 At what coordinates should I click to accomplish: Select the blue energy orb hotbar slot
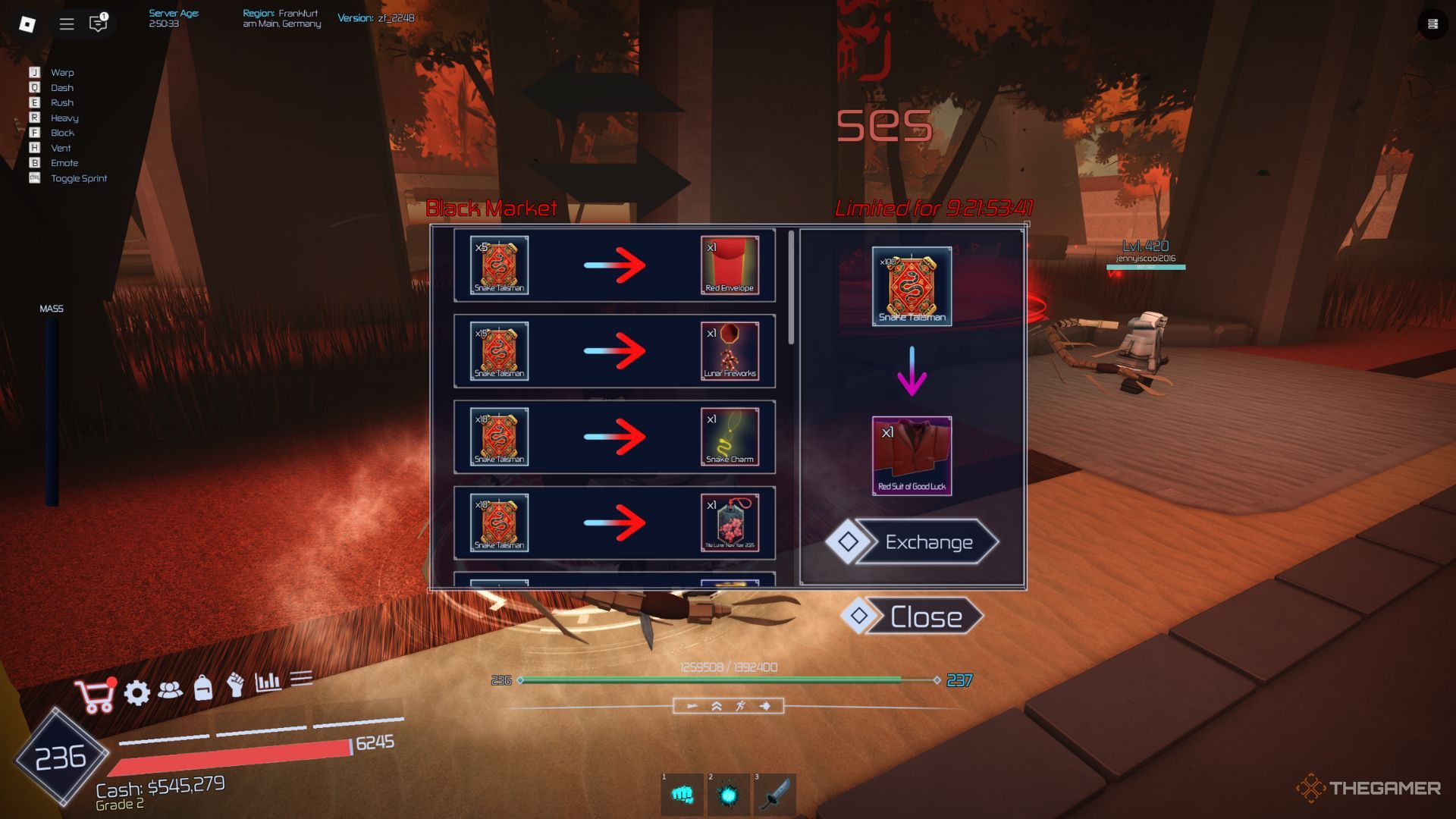point(728,795)
